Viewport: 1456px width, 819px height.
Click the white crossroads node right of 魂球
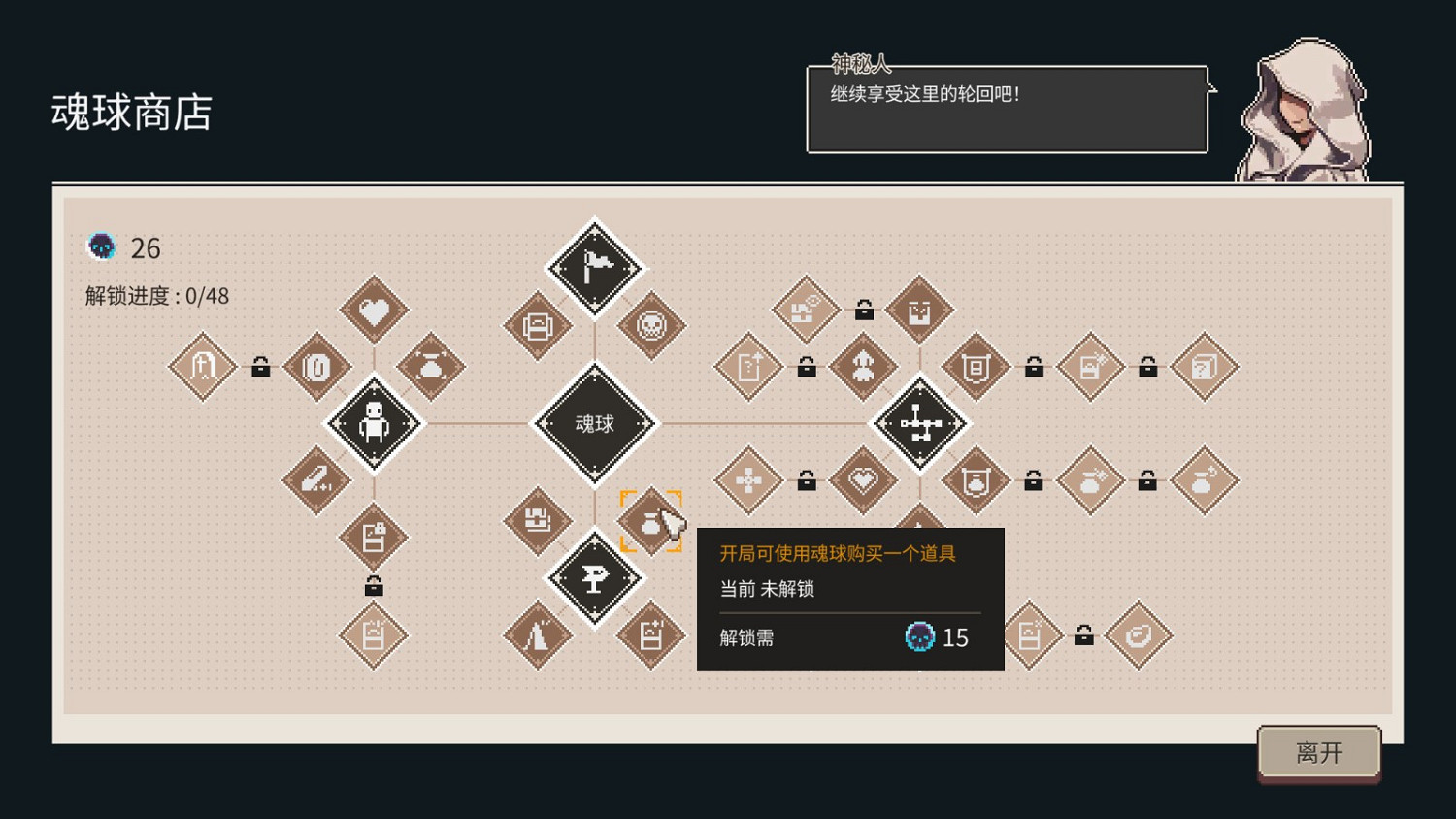click(x=920, y=424)
